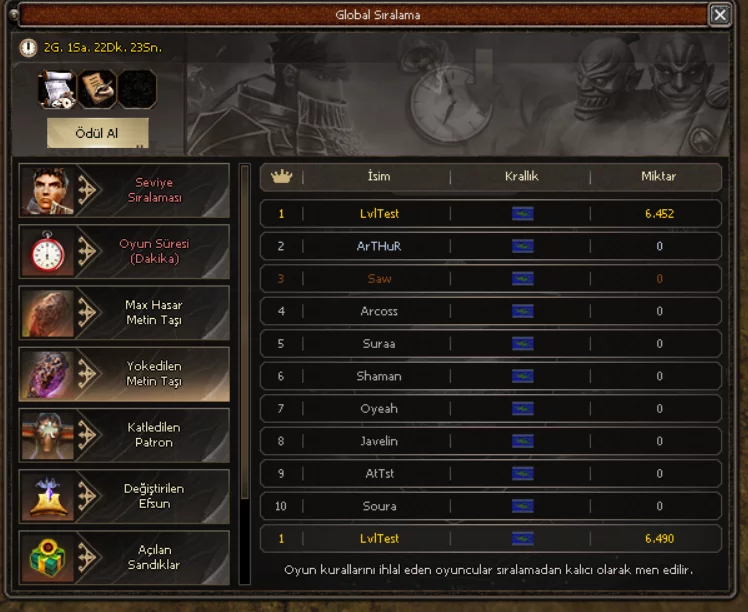Select player Shaman in the list
748x612 pixels.
point(490,376)
